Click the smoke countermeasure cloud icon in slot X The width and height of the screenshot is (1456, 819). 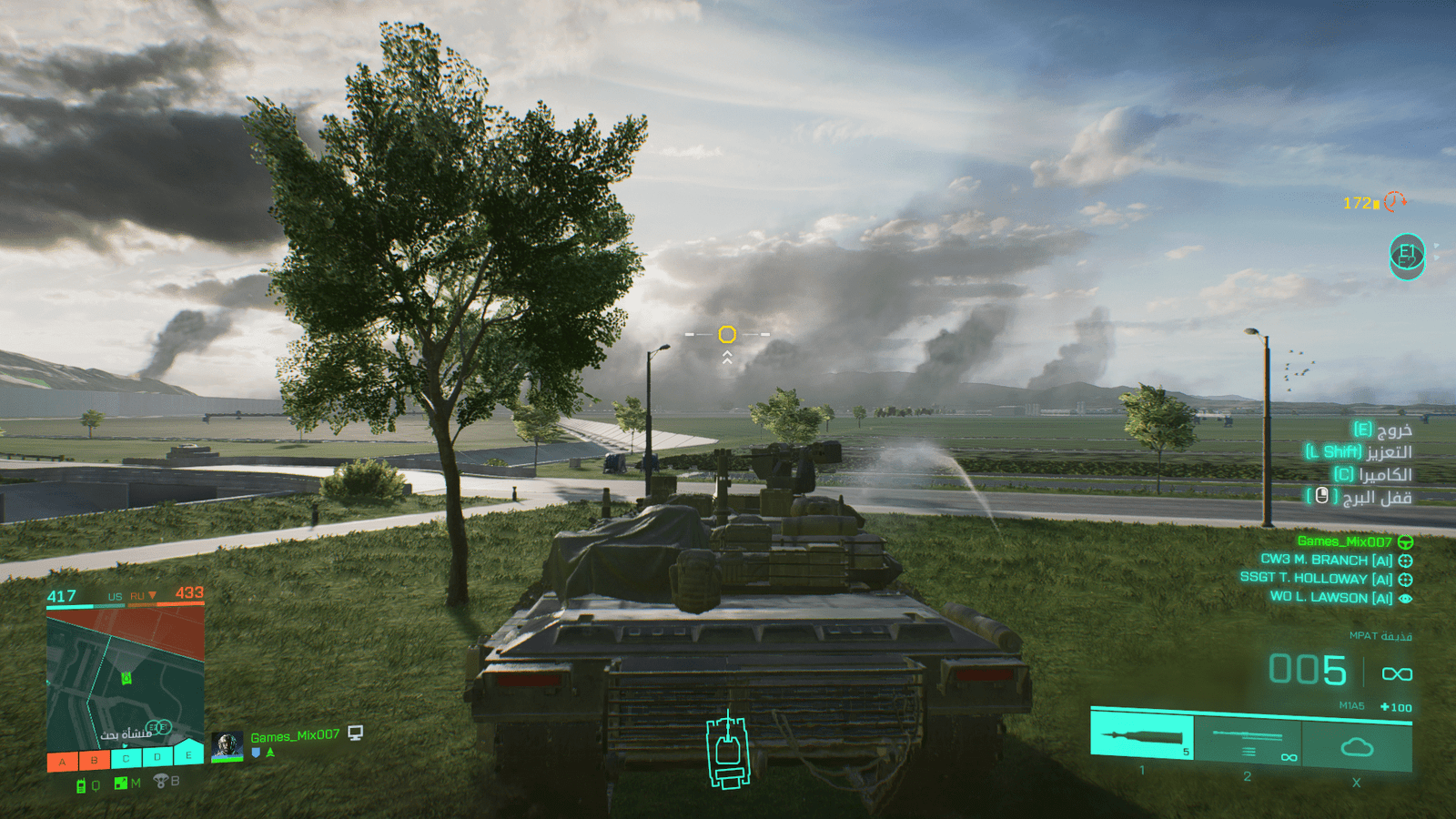click(x=1358, y=746)
